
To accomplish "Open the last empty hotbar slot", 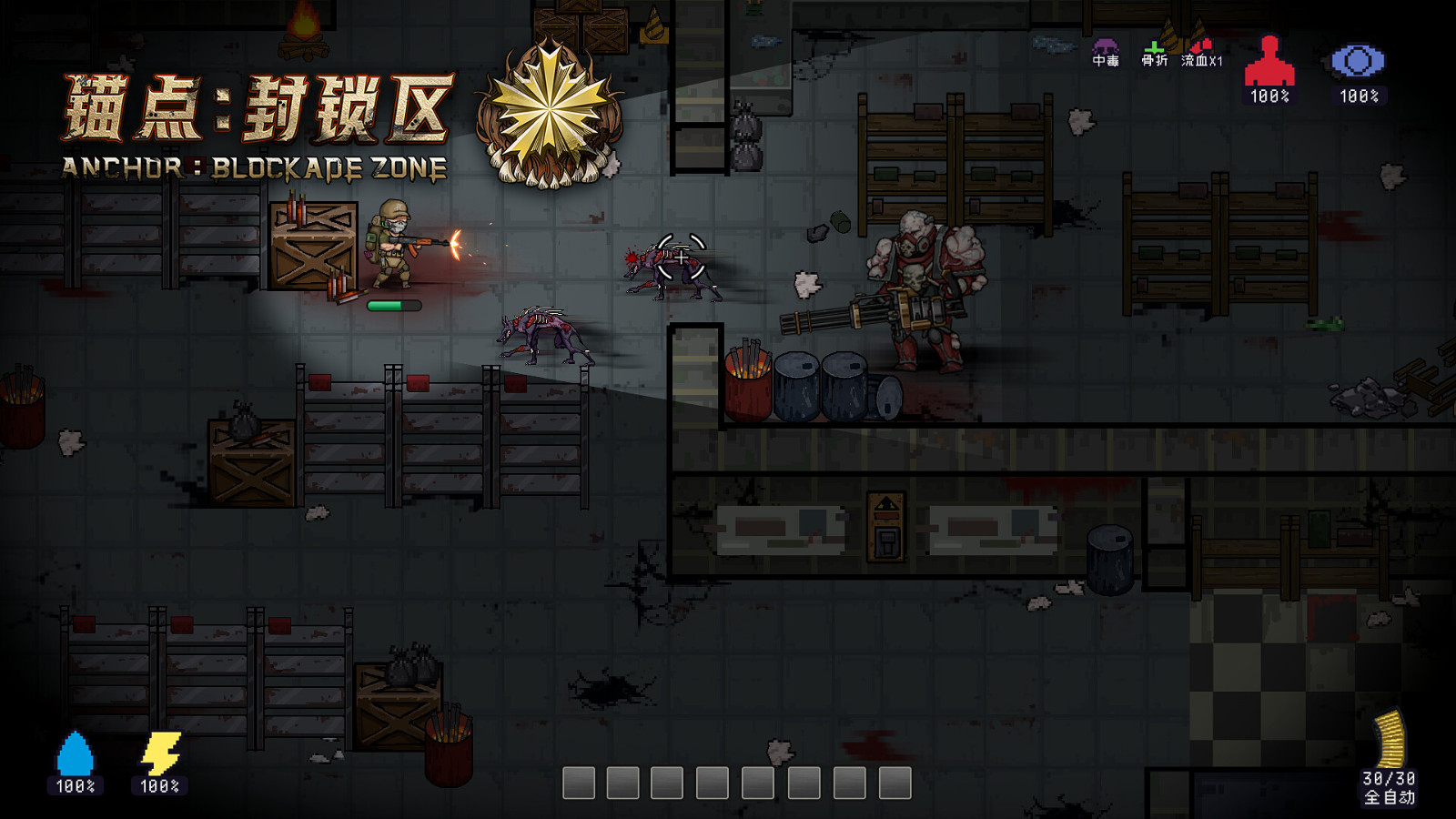I will 895,781.
